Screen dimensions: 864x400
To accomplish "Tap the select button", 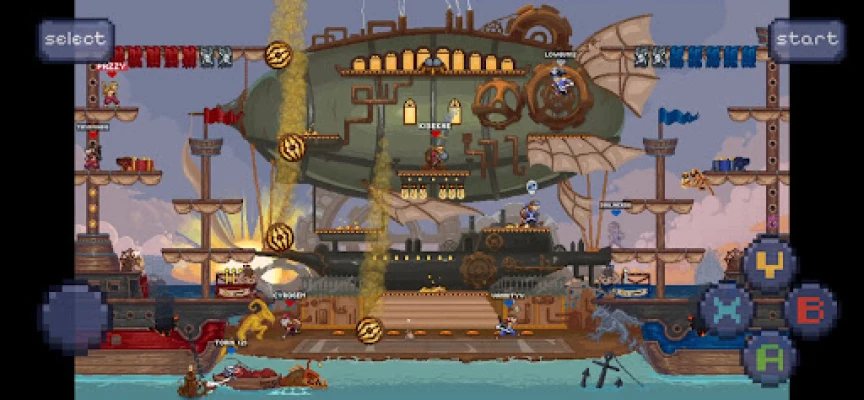I will coord(75,40).
